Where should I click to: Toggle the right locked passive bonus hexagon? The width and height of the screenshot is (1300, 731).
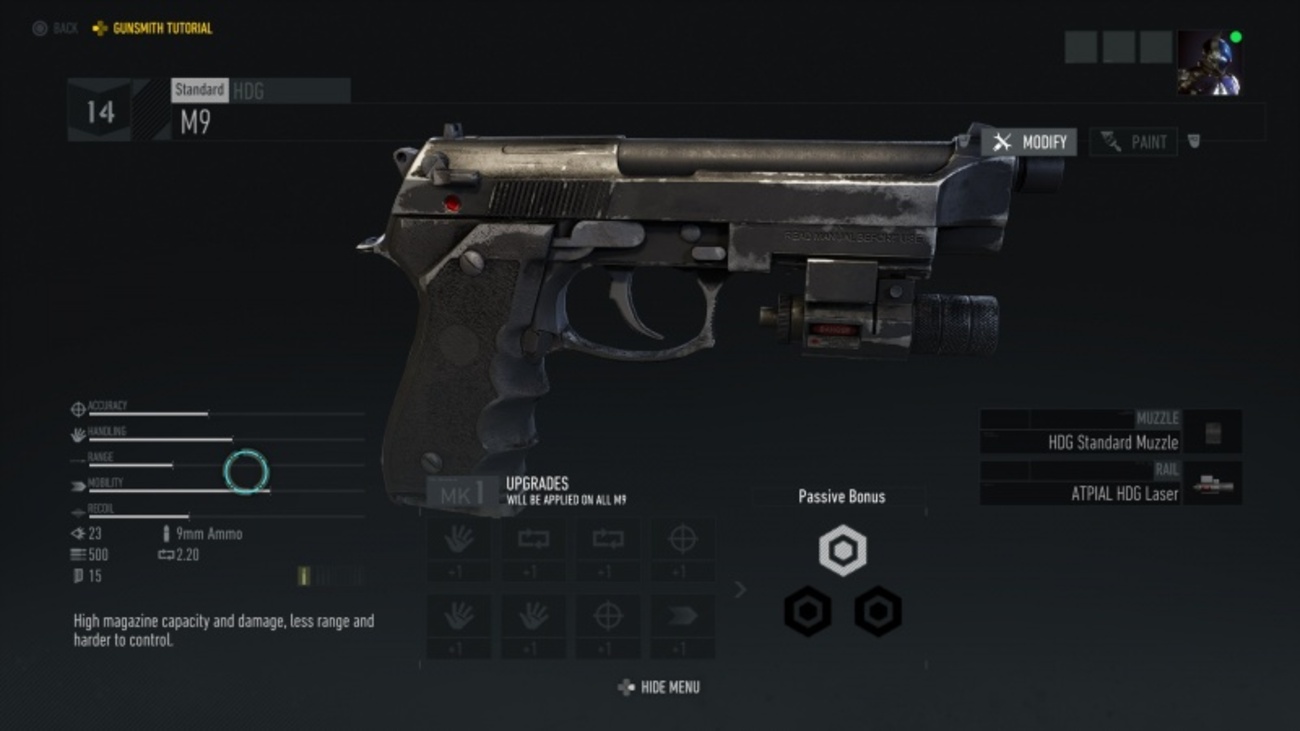click(877, 611)
